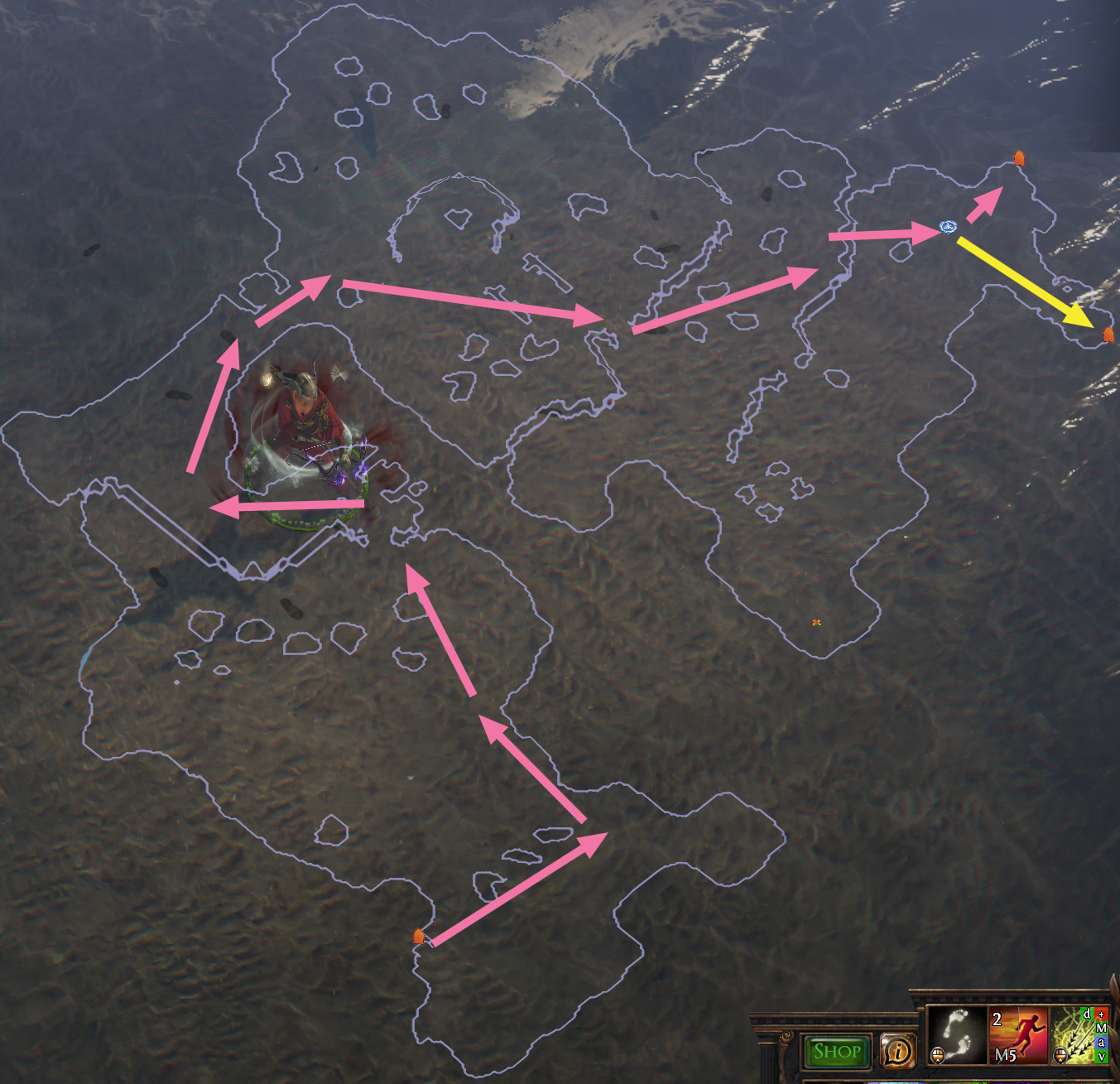Select the footprints move skill slot
Screen dimensions: 1120x1084
956,1034
